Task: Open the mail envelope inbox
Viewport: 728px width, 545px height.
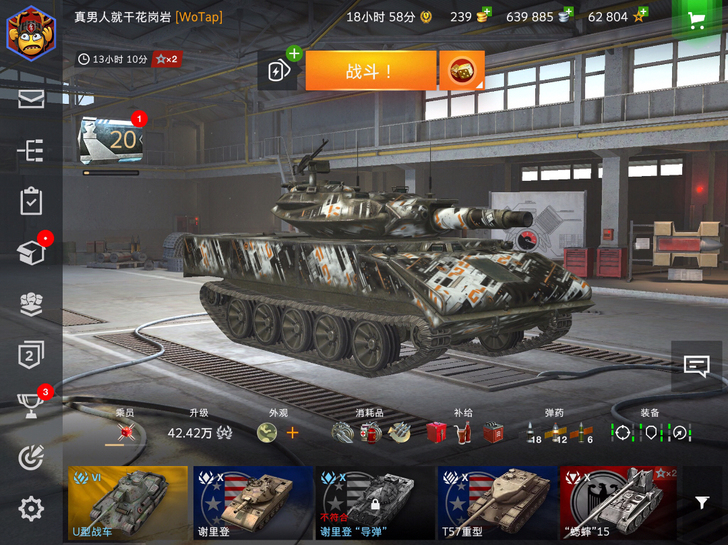Action: click(31, 98)
